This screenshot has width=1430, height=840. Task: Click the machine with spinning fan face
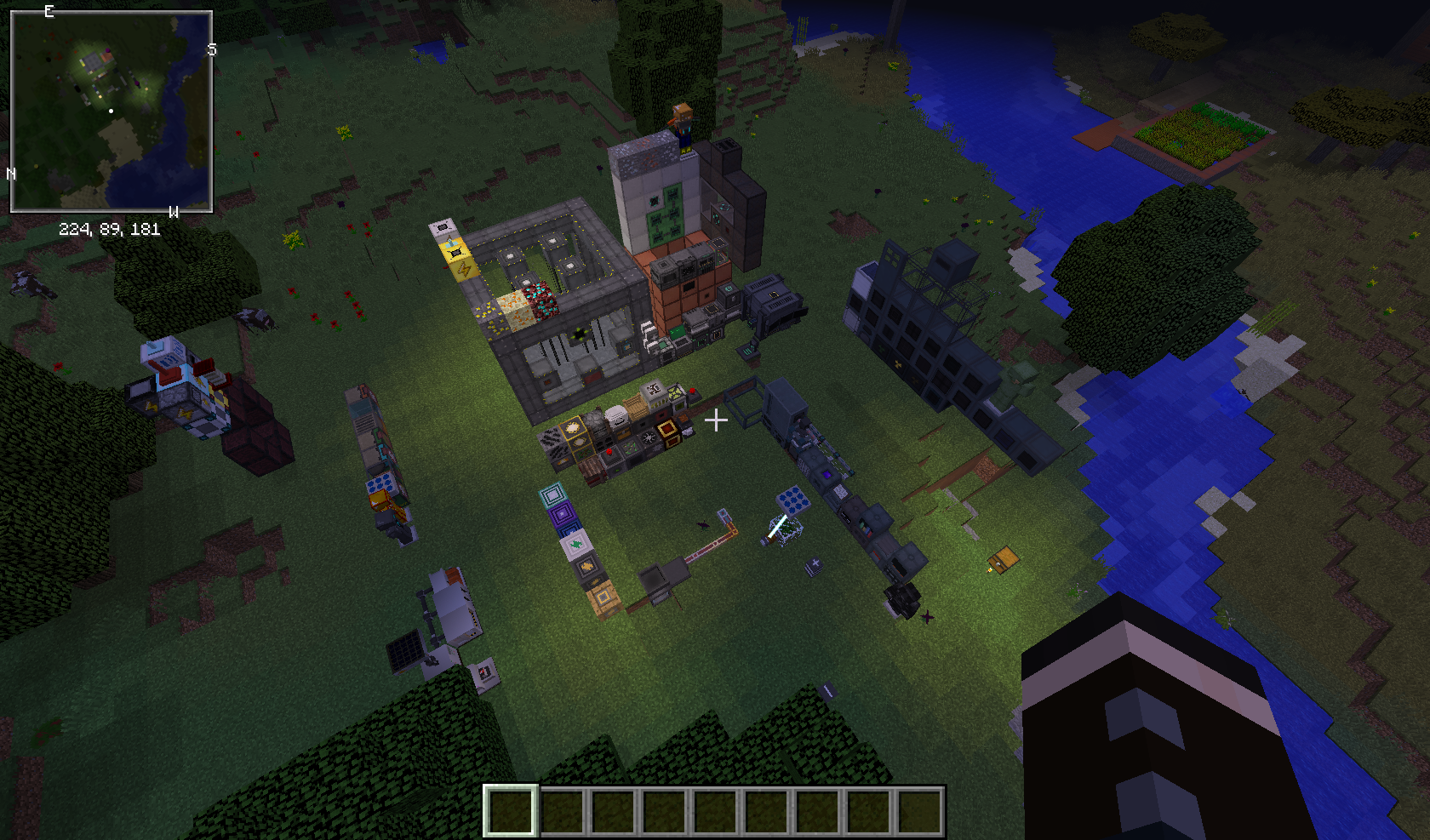click(649, 437)
